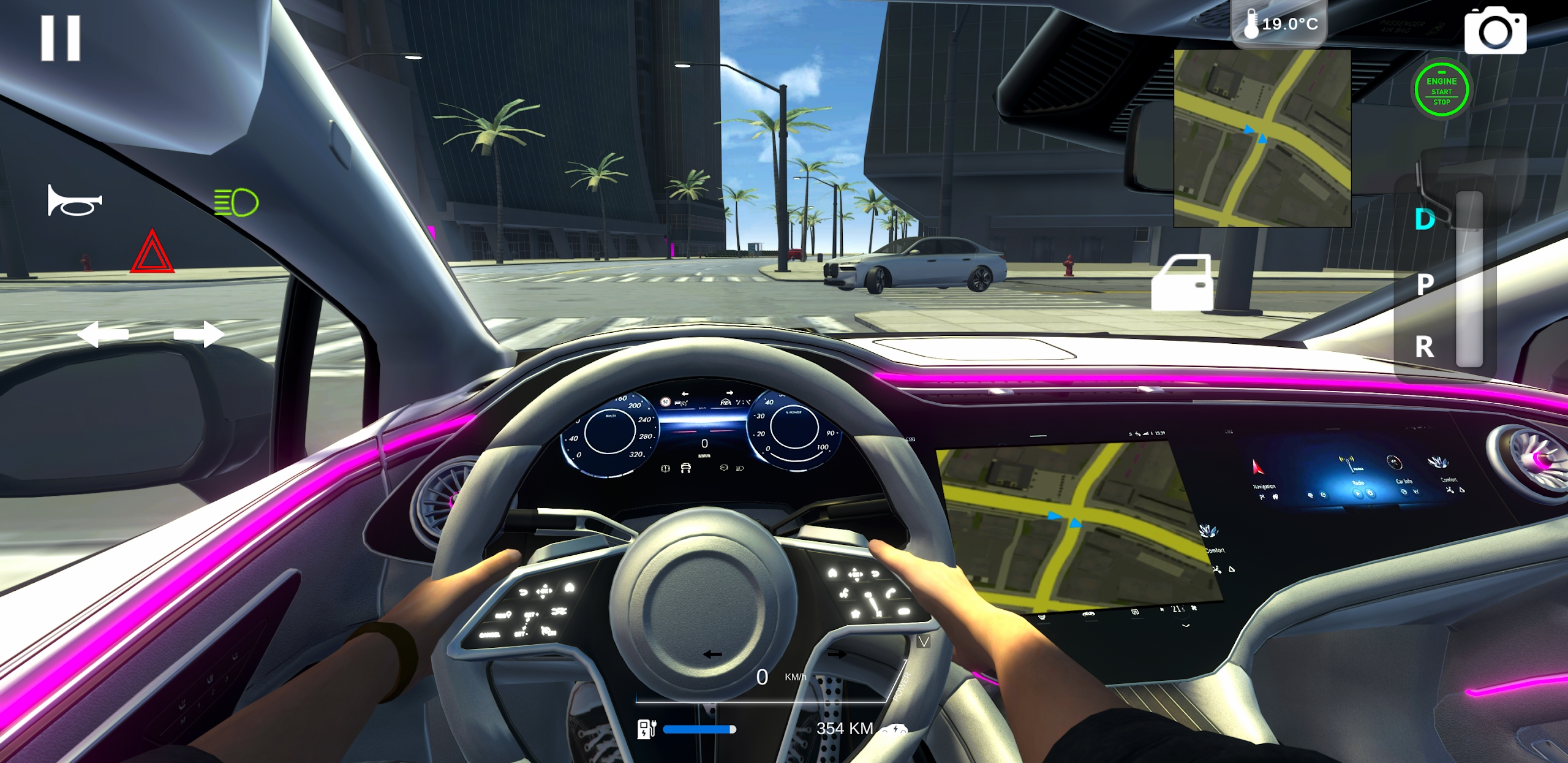Shift the gear selector to D
The image size is (1568, 763).
click(x=1425, y=219)
